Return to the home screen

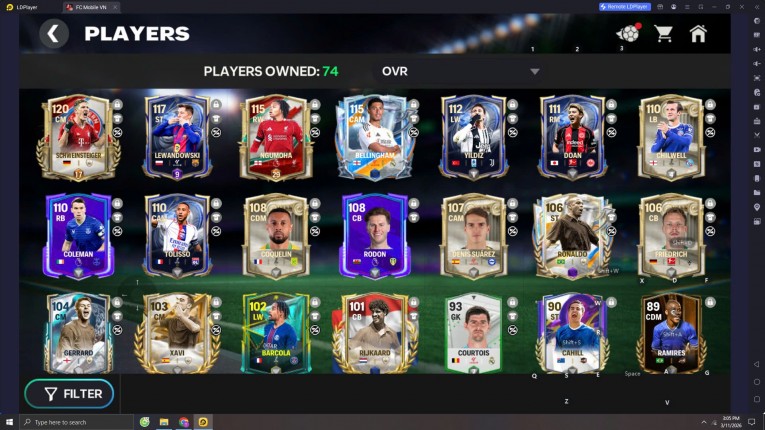point(698,34)
